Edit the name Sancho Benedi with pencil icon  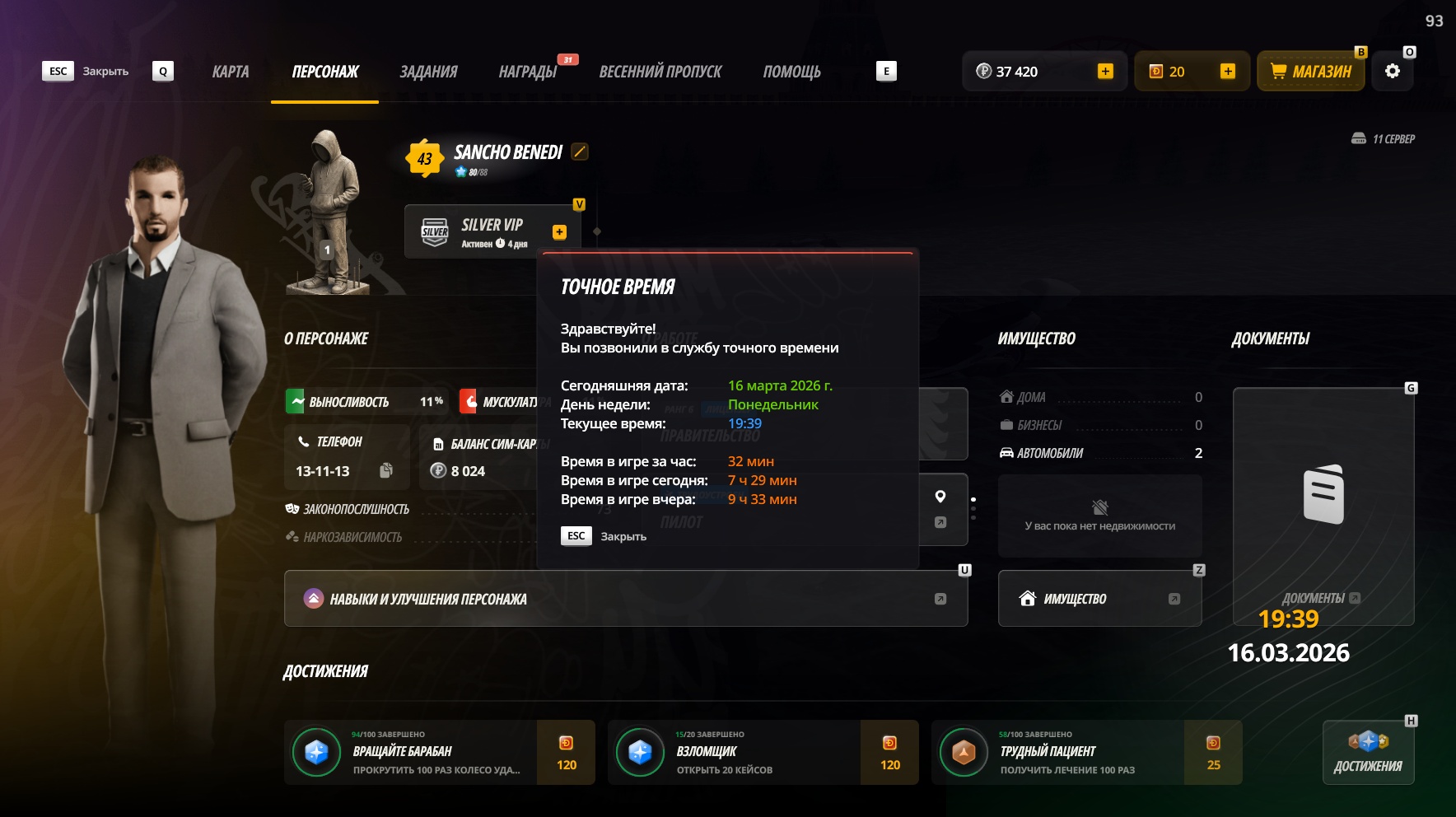coord(580,152)
